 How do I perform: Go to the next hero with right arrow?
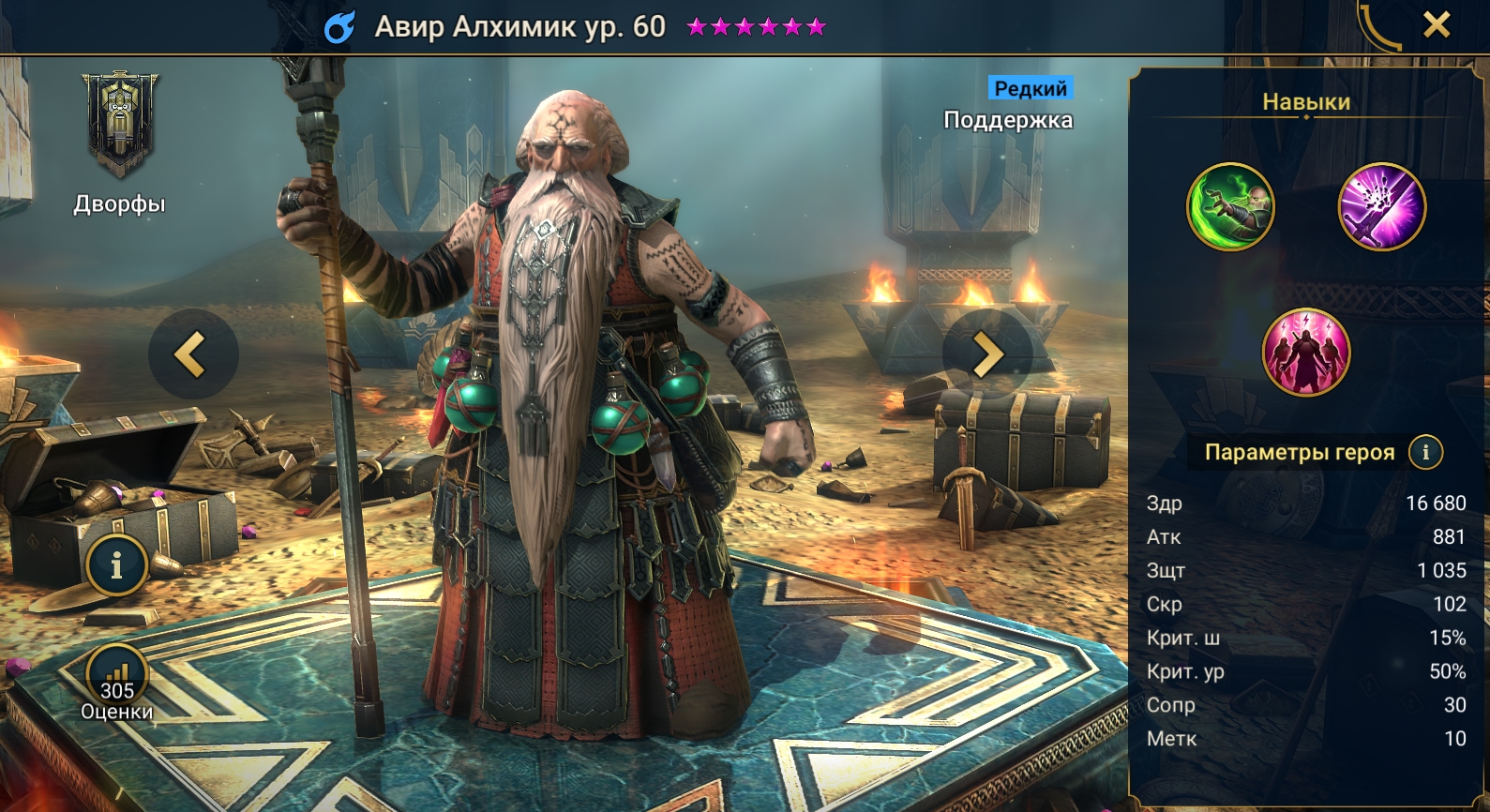pos(986,354)
